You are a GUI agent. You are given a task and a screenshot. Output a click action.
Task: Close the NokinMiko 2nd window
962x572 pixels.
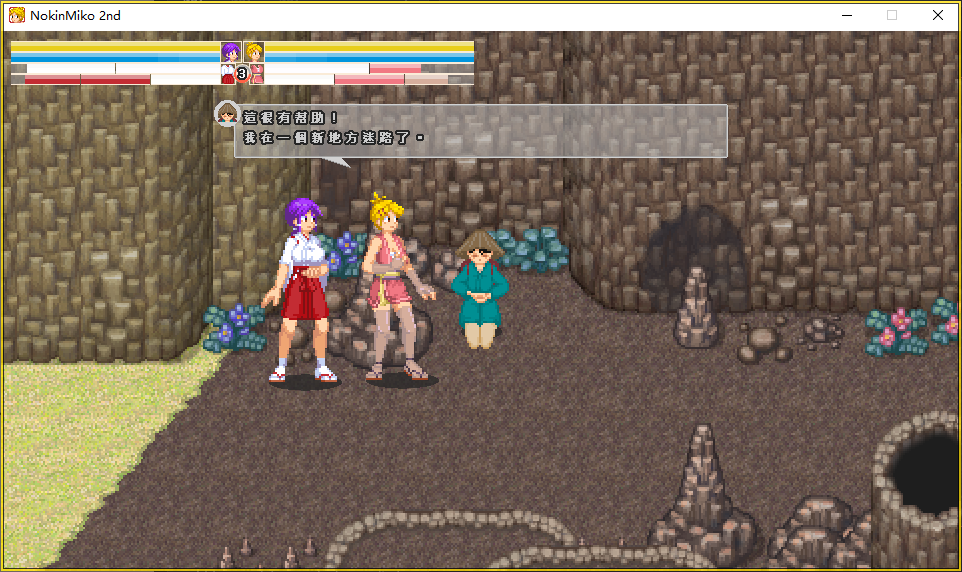tap(937, 15)
